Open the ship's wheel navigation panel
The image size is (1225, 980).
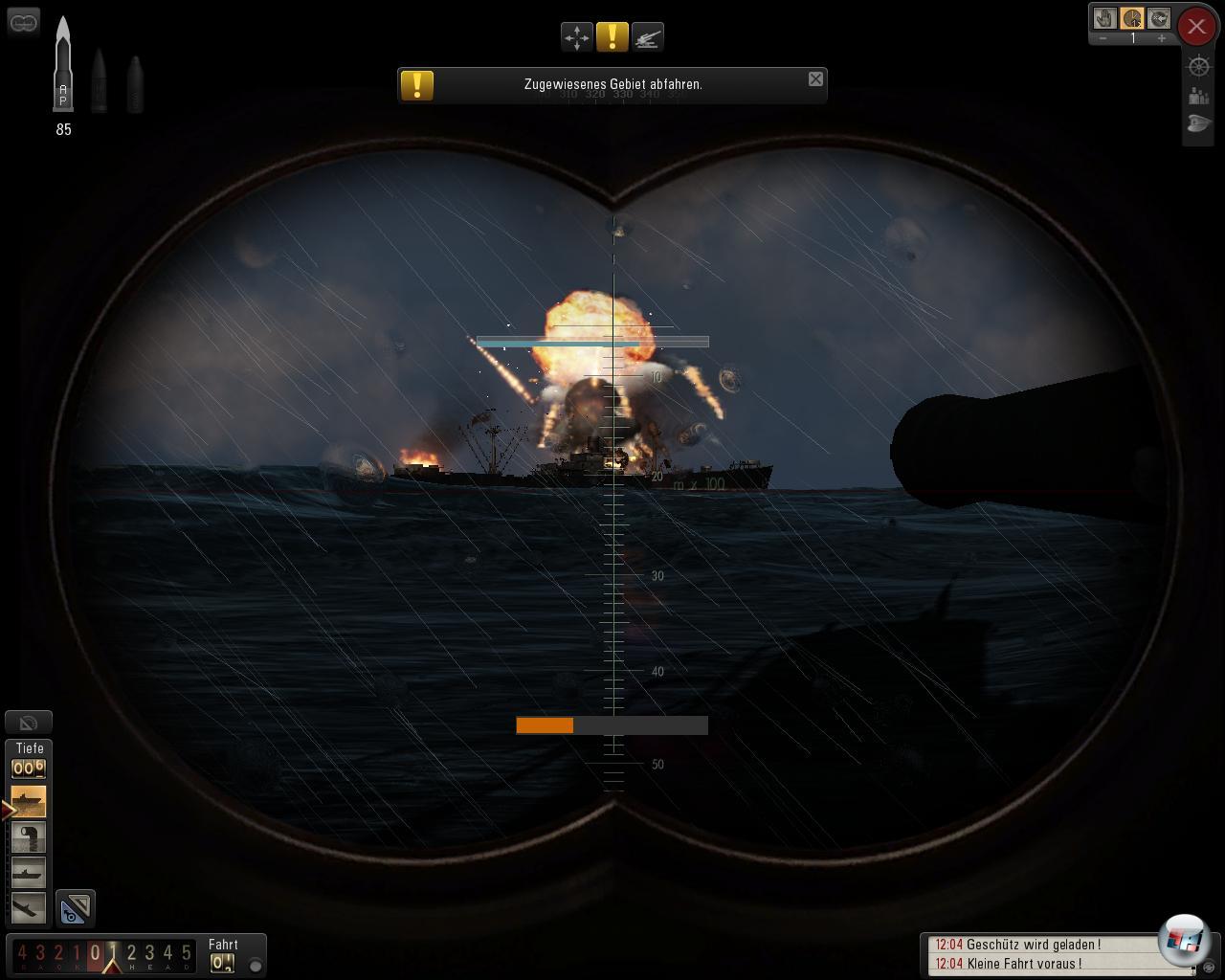pyautogui.click(x=1198, y=66)
